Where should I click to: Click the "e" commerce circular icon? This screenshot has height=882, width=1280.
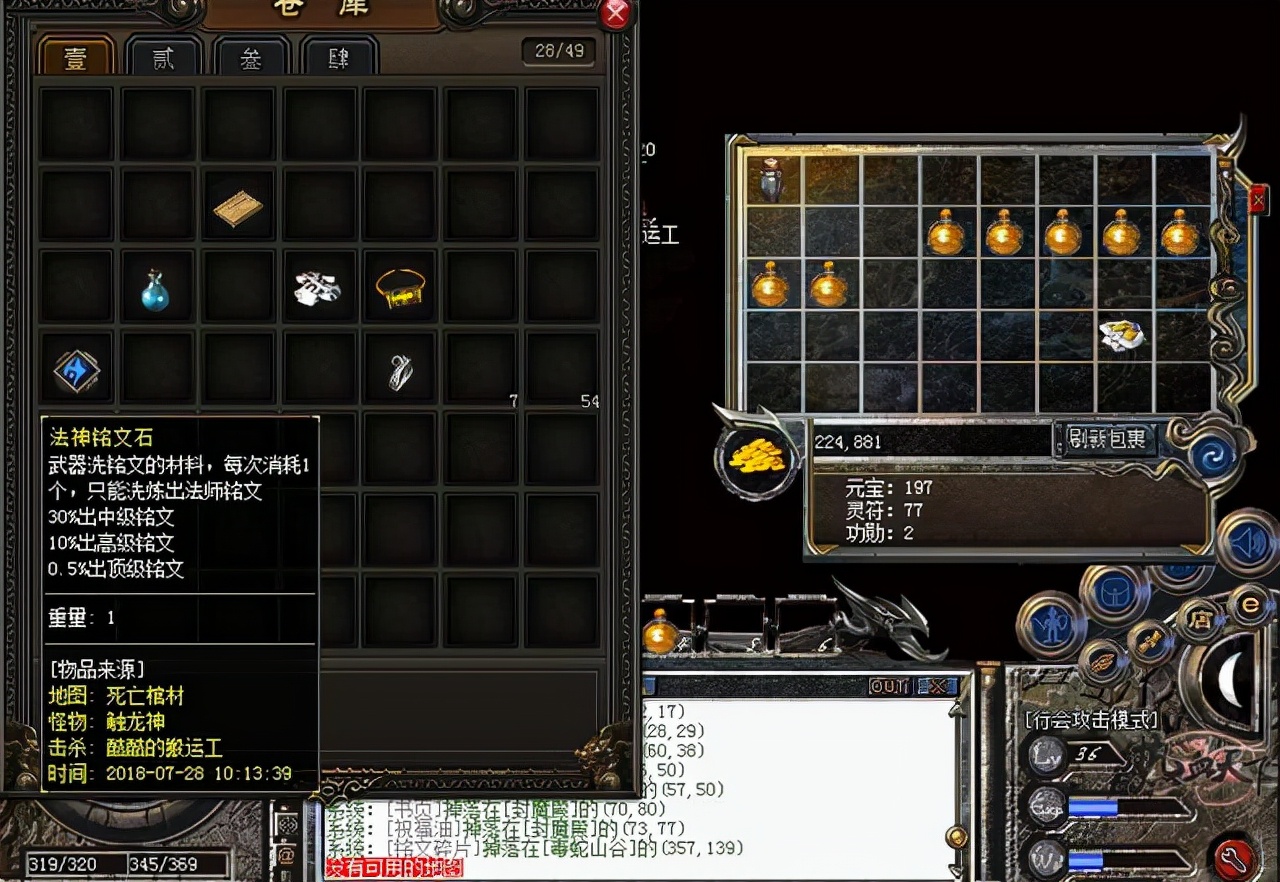[x=1253, y=604]
